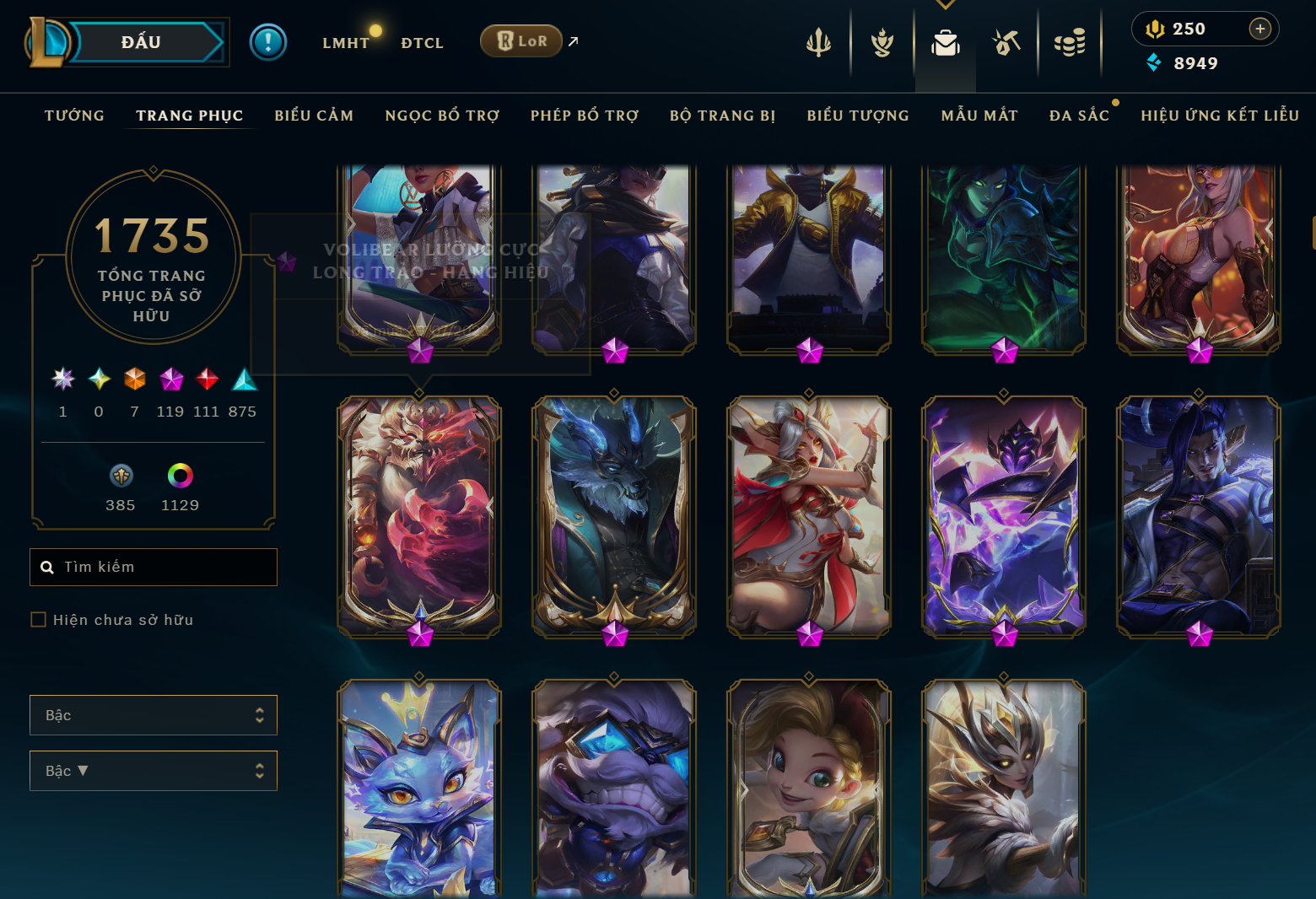Open the LoR launcher link
This screenshot has width=1316, height=899.
click(520, 40)
